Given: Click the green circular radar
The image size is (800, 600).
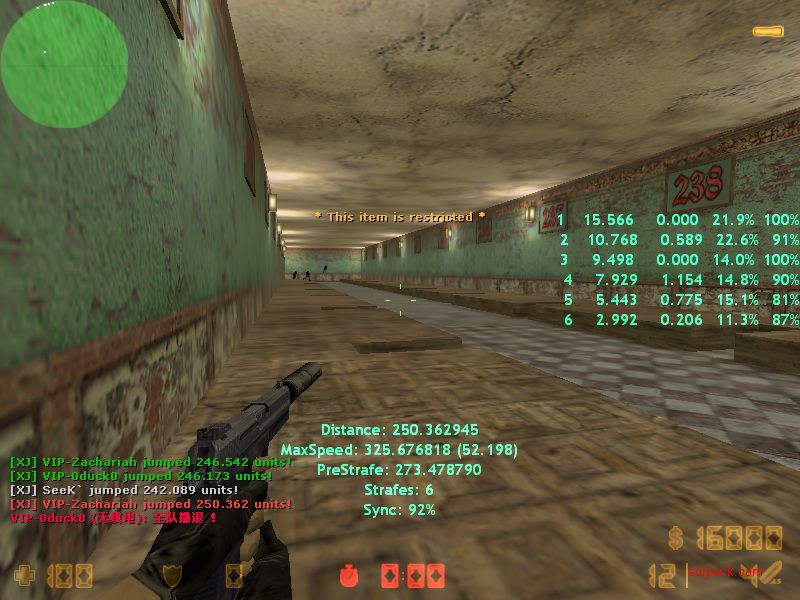Looking at the screenshot, I should pyautogui.click(x=64, y=64).
